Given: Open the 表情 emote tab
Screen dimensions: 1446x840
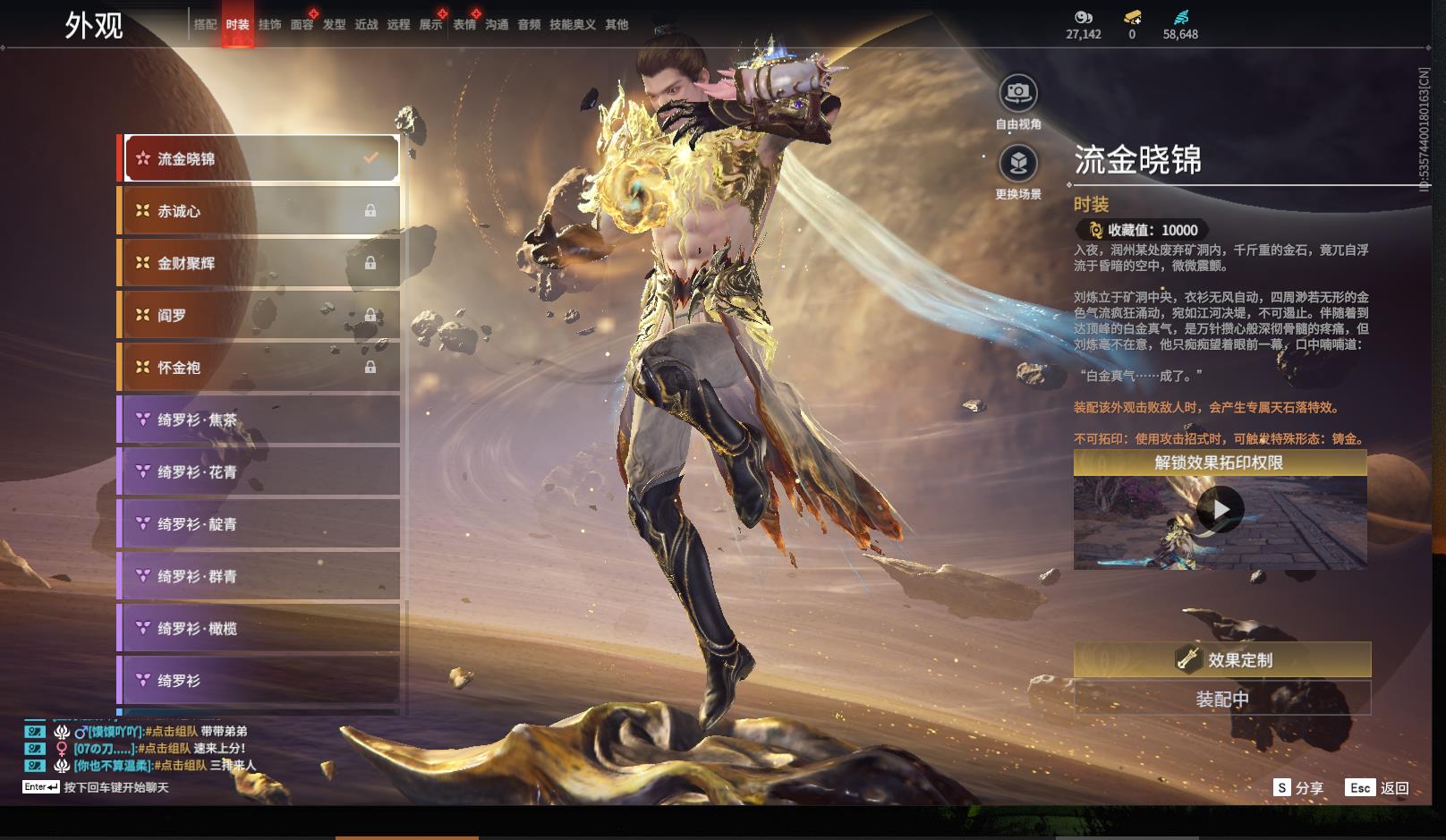Looking at the screenshot, I should pyautogui.click(x=464, y=25).
